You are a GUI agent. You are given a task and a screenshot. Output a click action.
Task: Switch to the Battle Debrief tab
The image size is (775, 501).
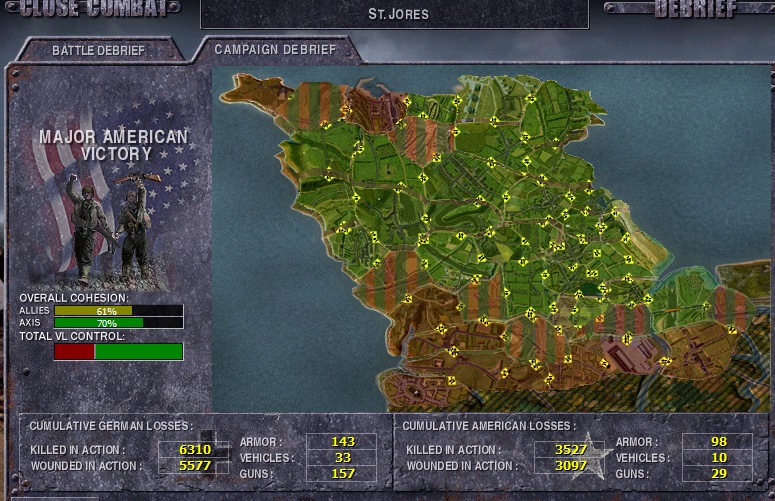click(x=98, y=50)
